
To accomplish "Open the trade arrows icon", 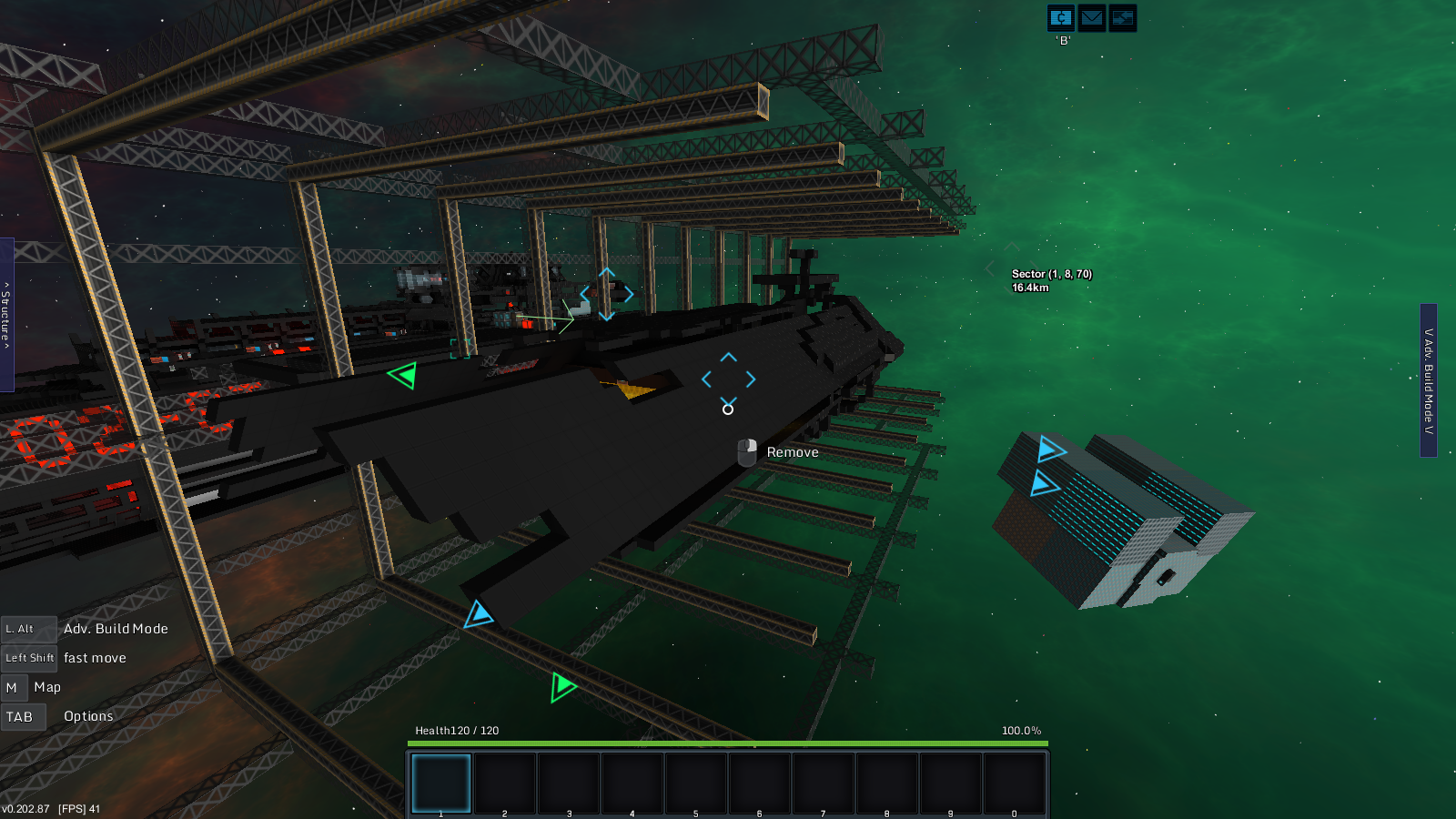I will point(1123,18).
